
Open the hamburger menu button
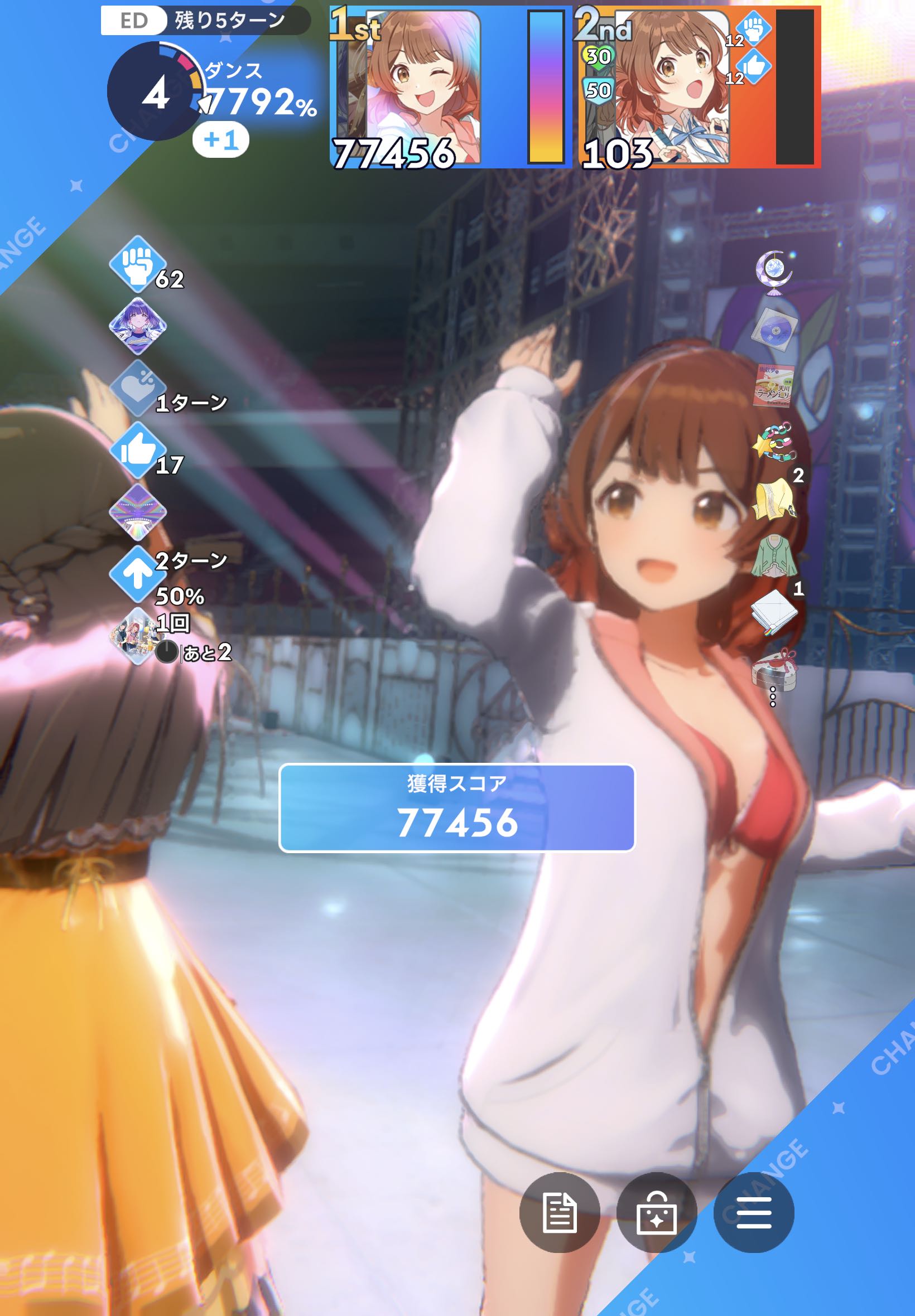[753, 1212]
